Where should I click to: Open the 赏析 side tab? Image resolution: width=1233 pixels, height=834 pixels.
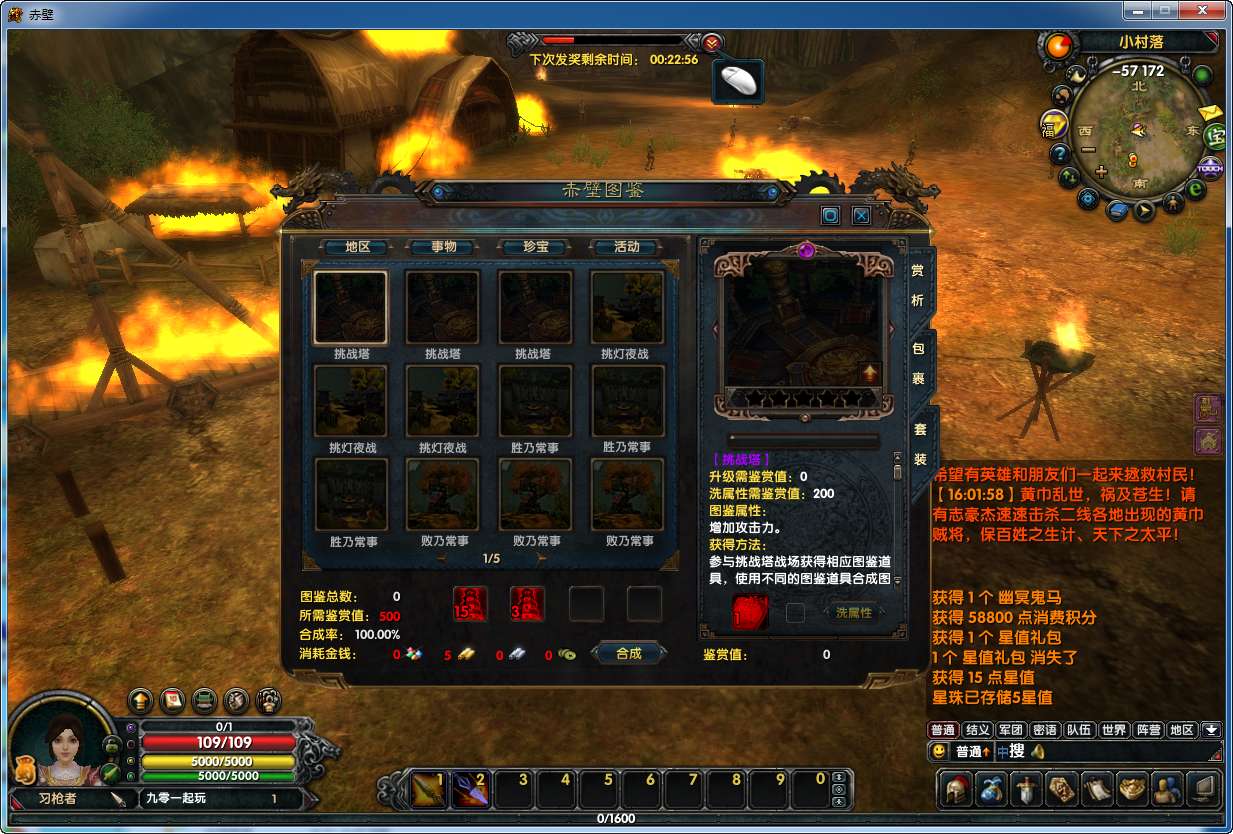(918, 286)
